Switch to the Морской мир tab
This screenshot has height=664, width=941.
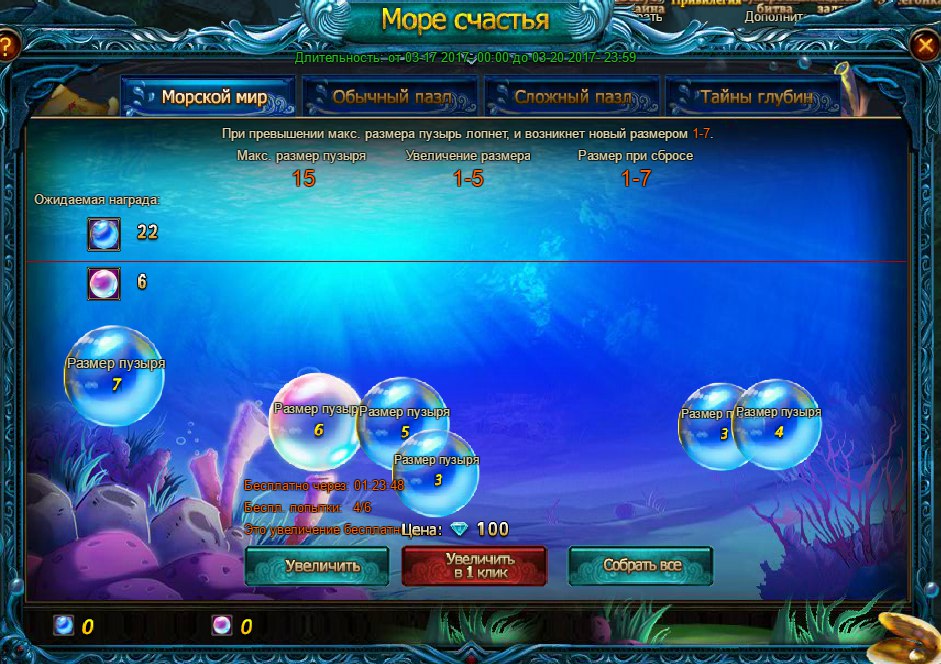coord(208,98)
